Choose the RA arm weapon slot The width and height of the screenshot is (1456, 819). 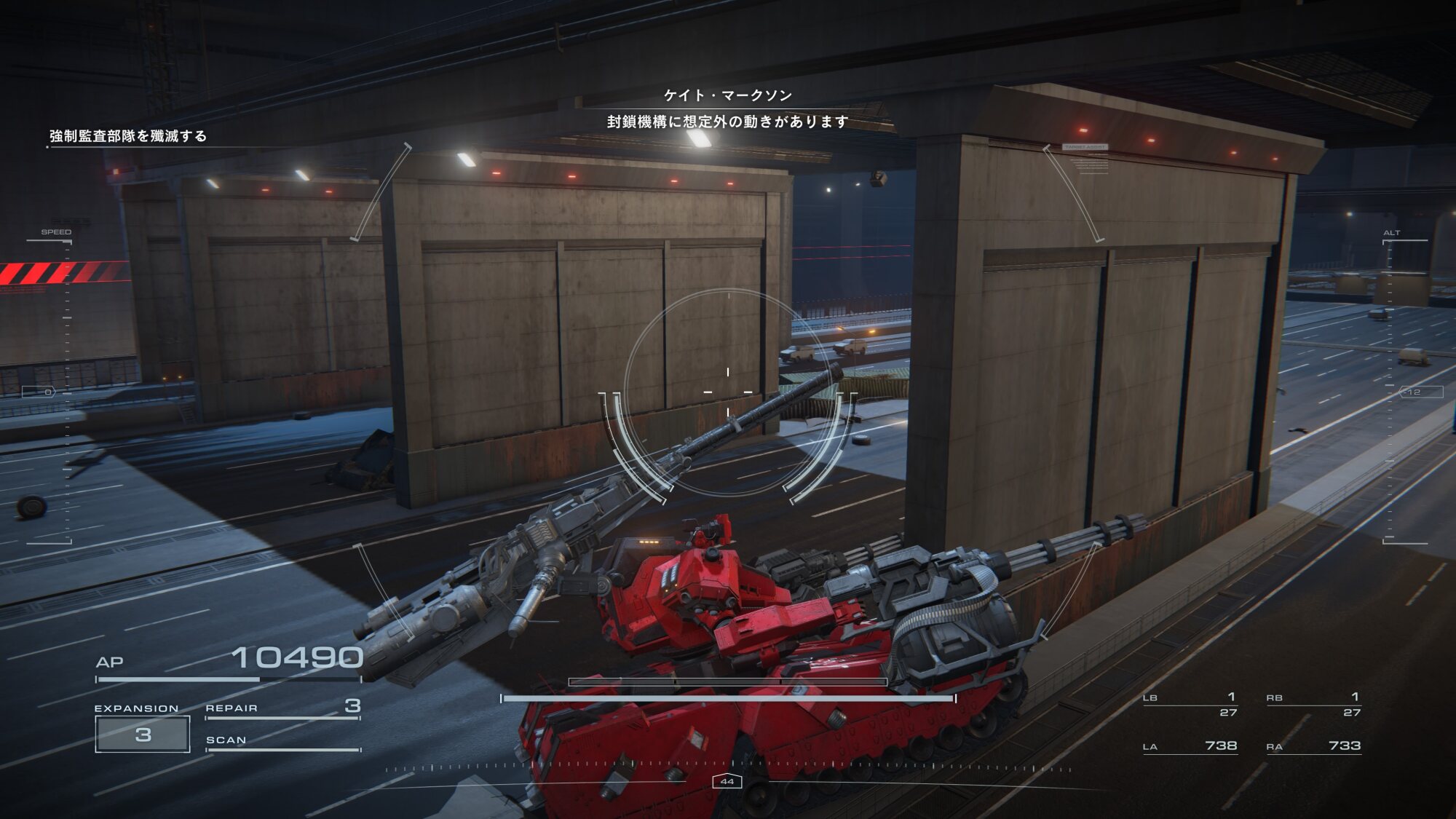pyautogui.click(x=1314, y=746)
